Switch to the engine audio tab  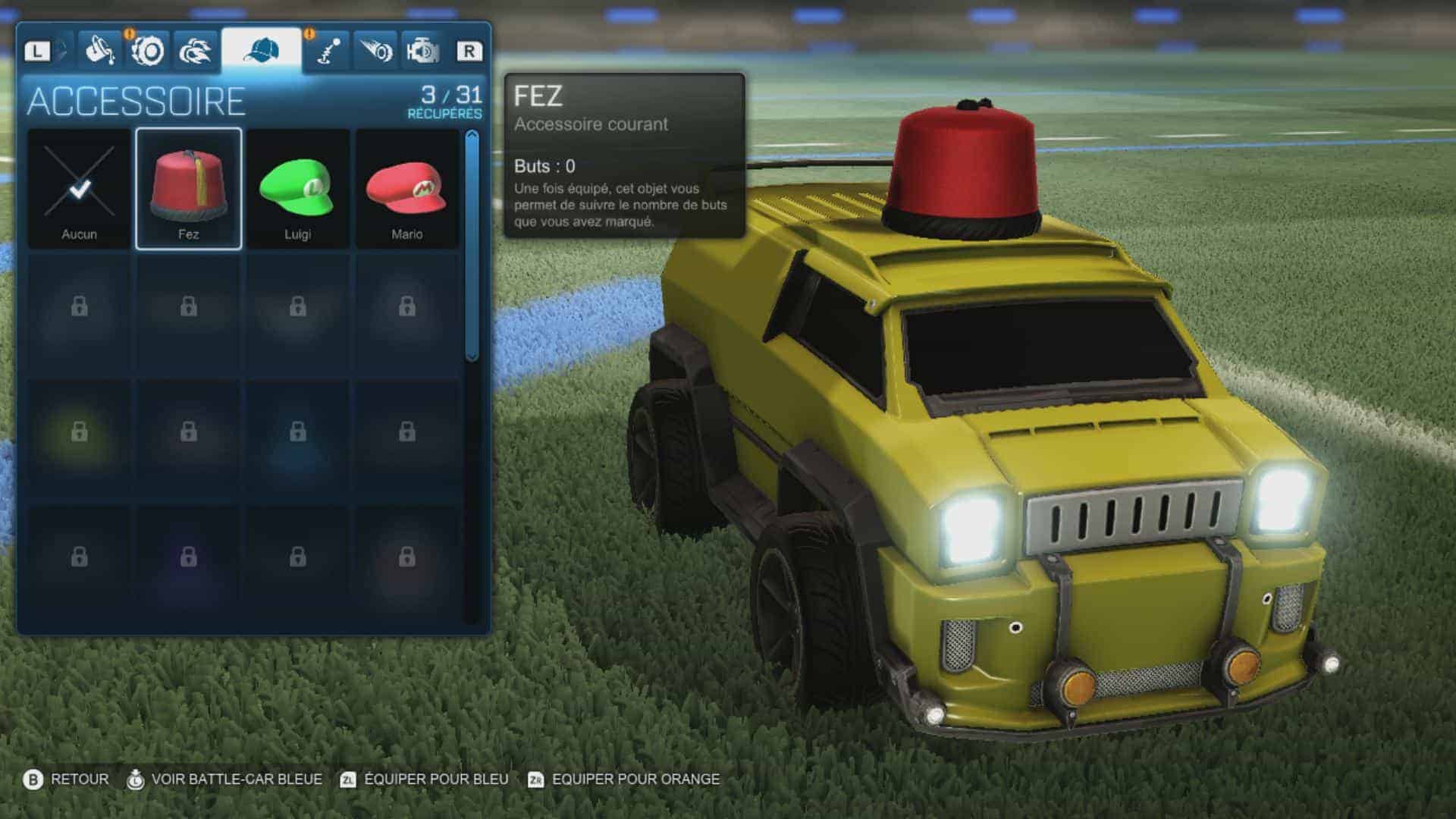[x=422, y=52]
